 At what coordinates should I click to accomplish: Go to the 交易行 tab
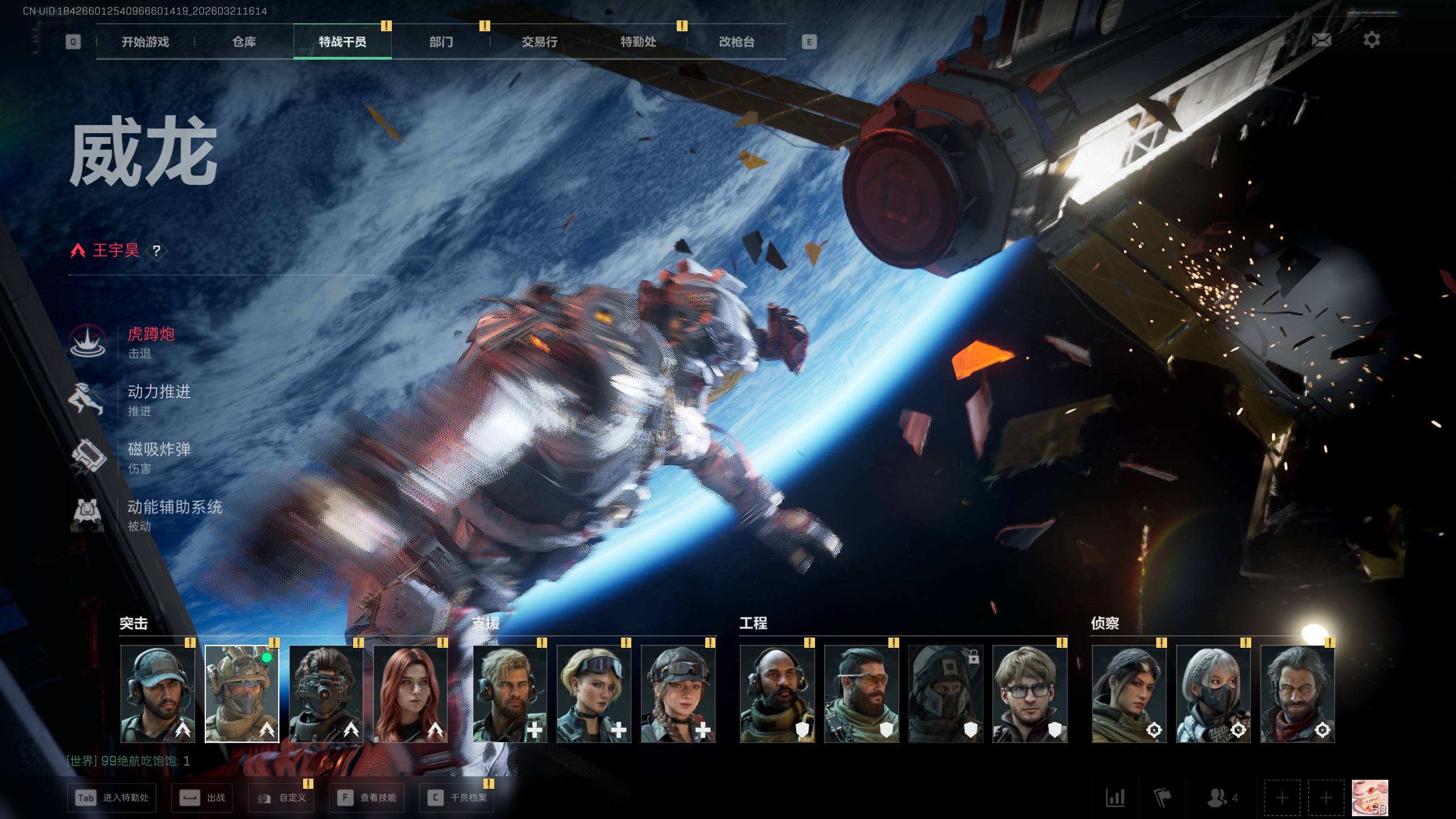539,42
